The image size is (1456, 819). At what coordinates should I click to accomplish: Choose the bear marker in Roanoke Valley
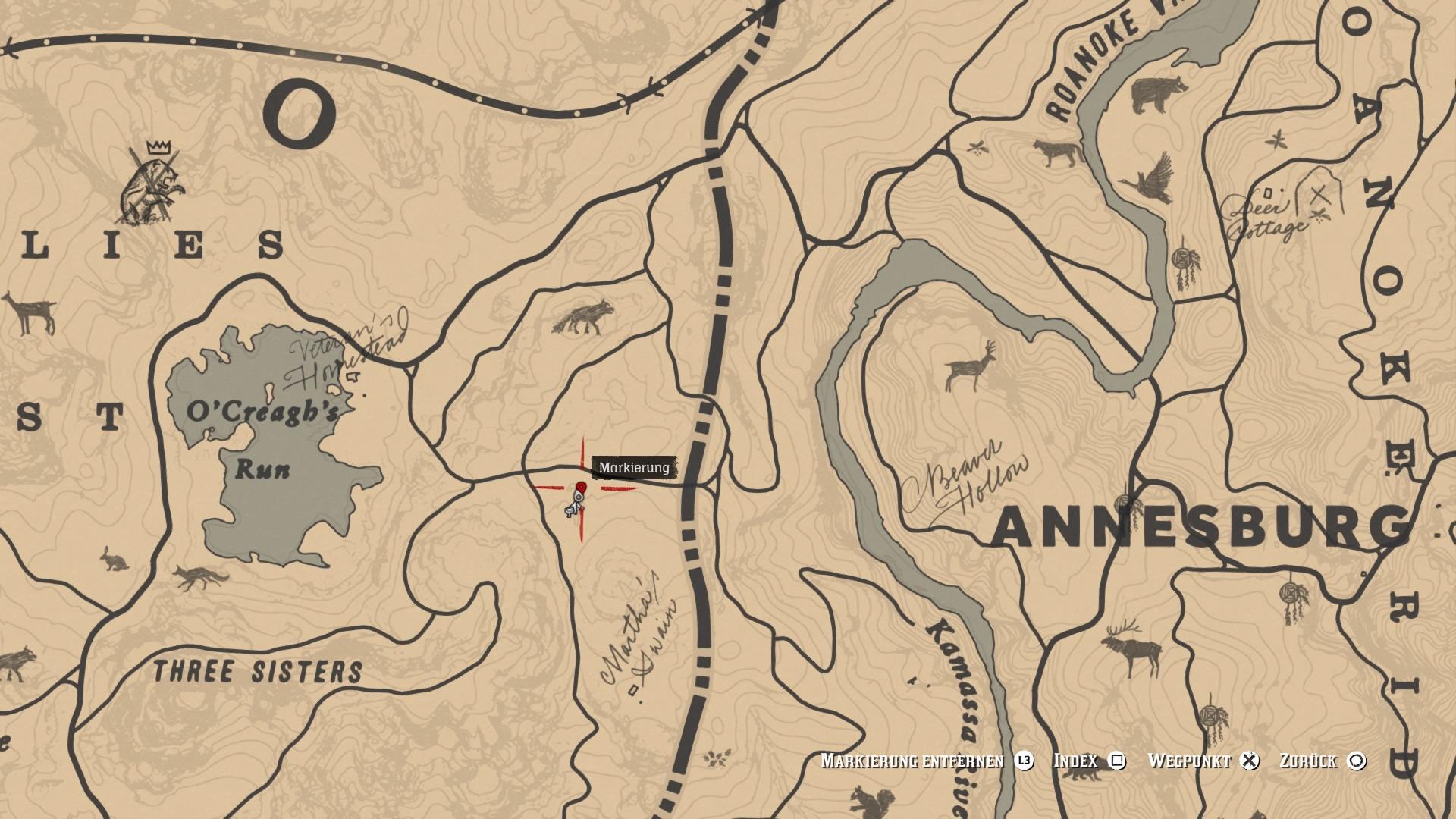1159,94
